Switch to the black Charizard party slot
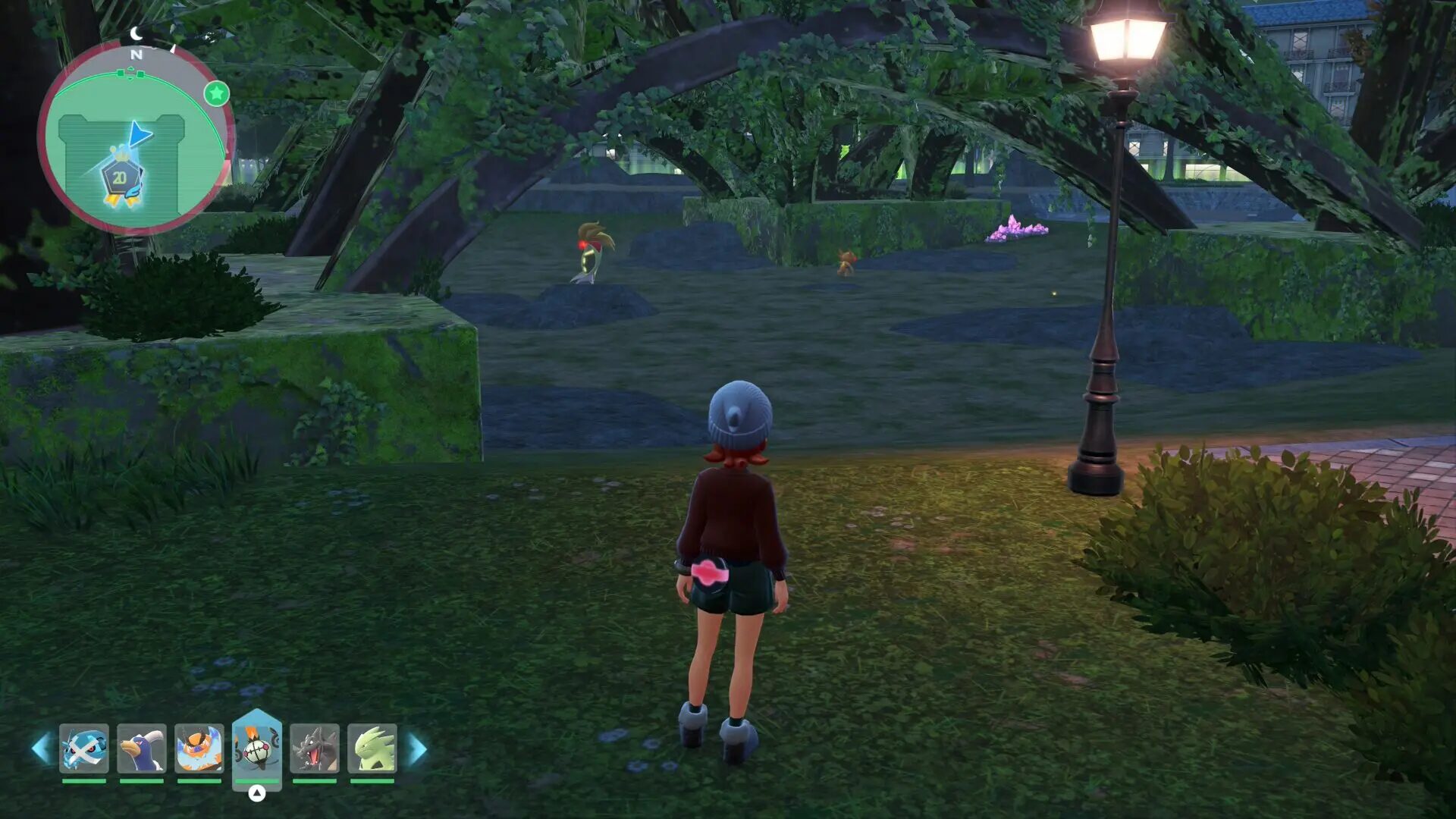Image resolution: width=1456 pixels, height=819 pixels. tap(315, 748)
